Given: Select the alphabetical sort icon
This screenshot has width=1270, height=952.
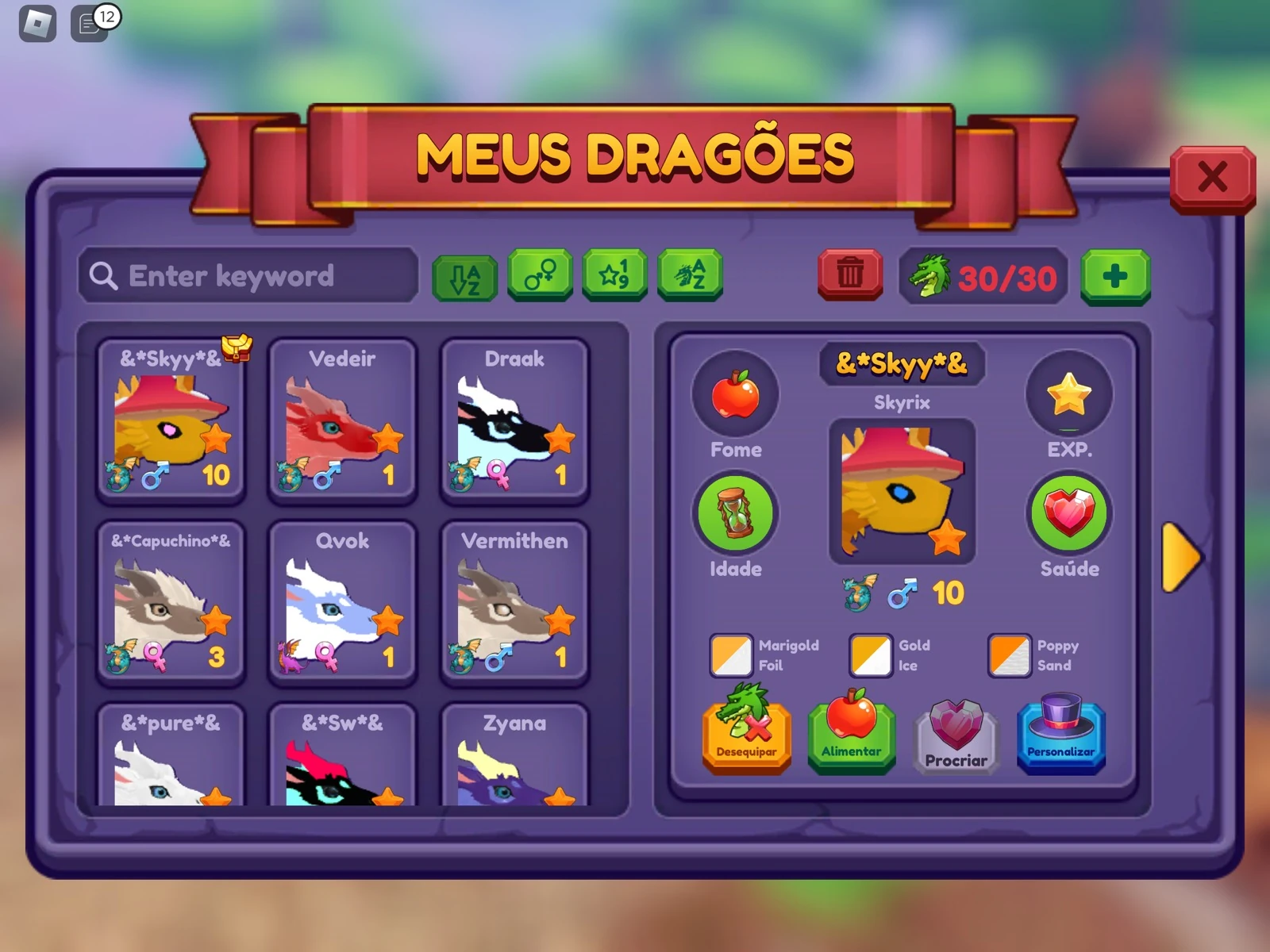Looking at the screenshot, I should click(x=465, y=277).
